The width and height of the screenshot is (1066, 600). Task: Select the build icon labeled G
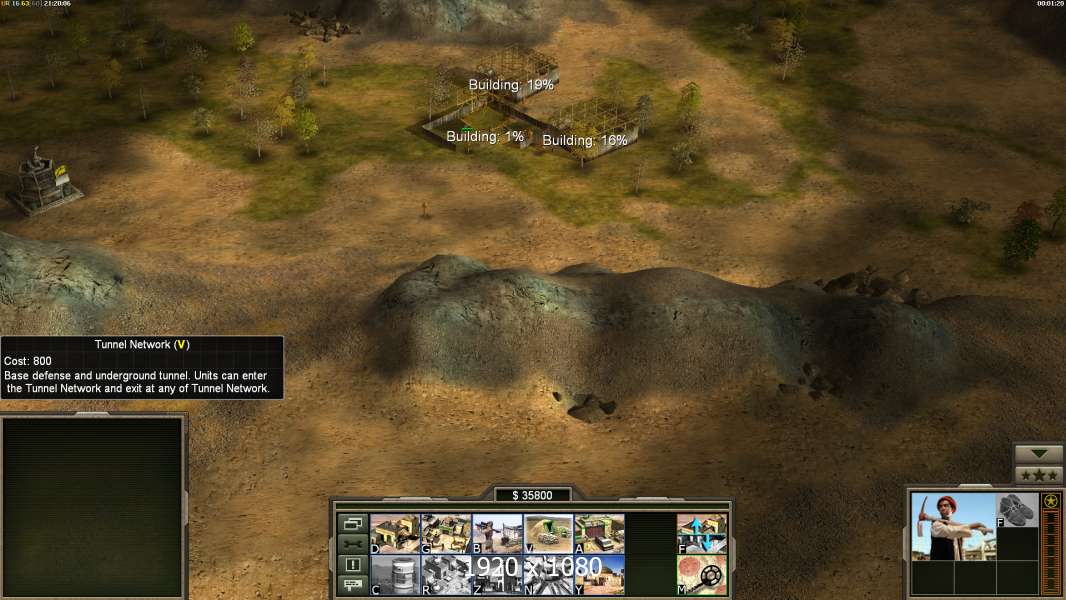[446, 533]
